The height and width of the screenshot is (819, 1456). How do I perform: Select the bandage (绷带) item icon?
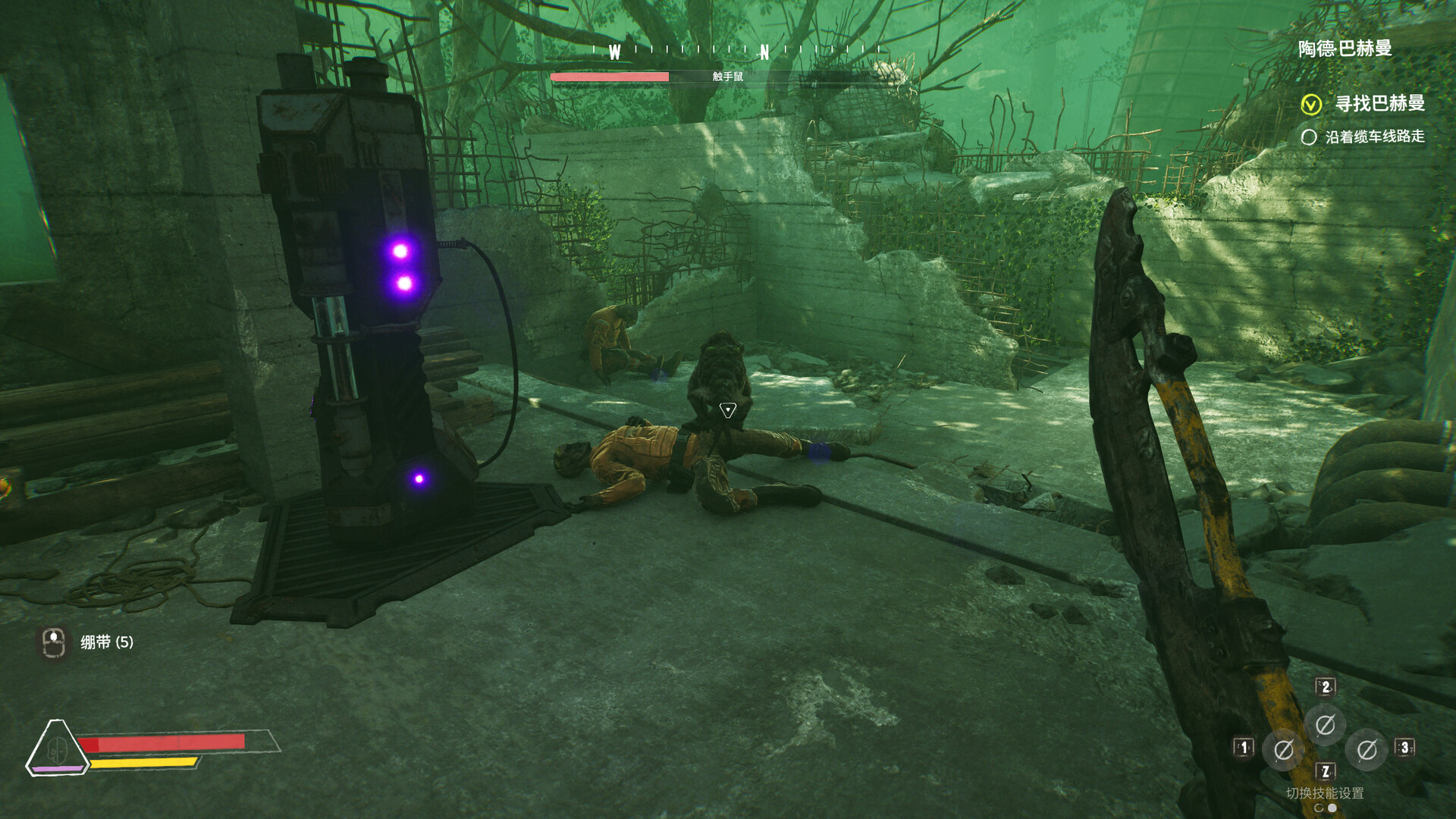coord(53,643)
